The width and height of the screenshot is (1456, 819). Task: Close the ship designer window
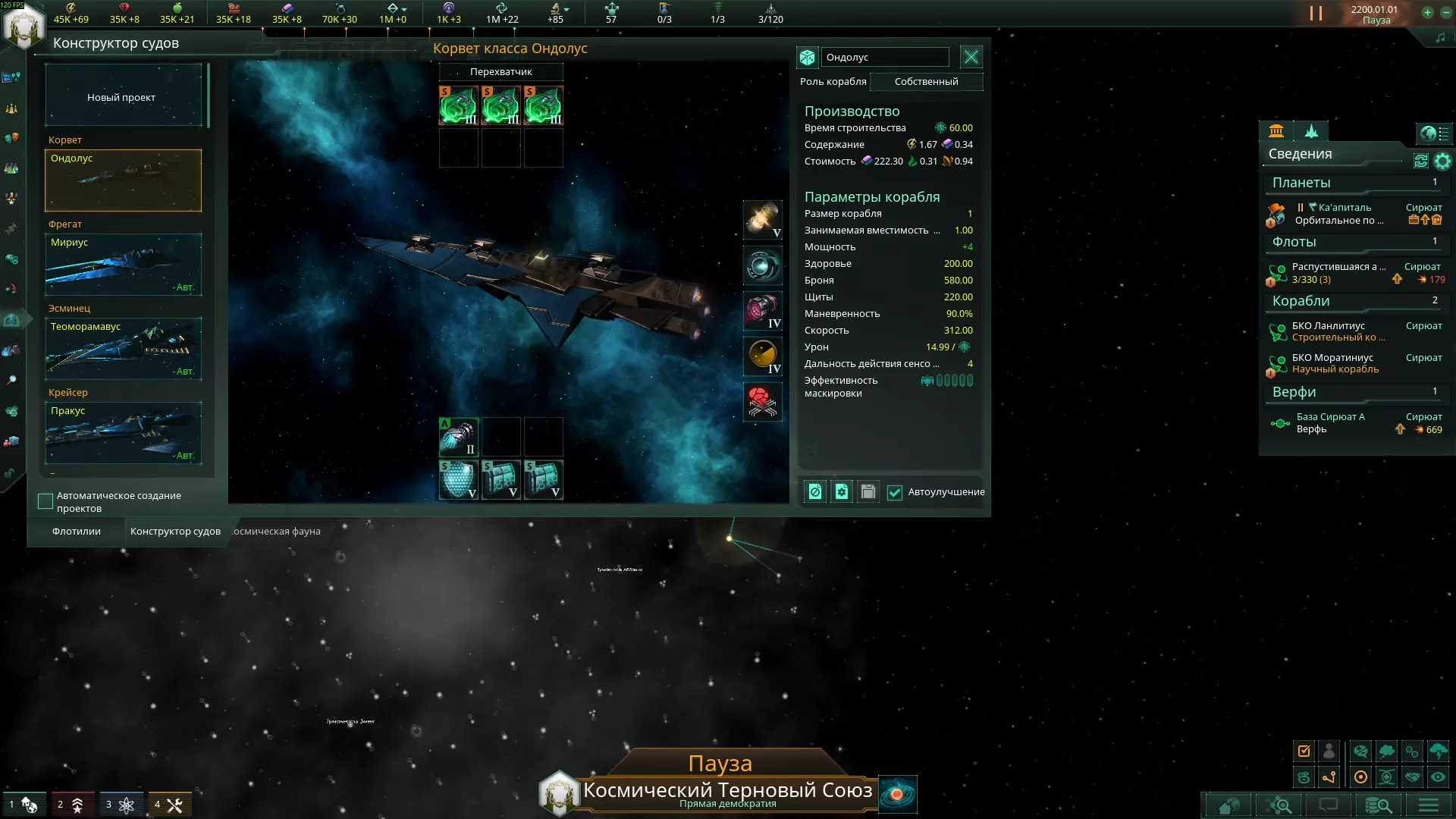point(971,57)
